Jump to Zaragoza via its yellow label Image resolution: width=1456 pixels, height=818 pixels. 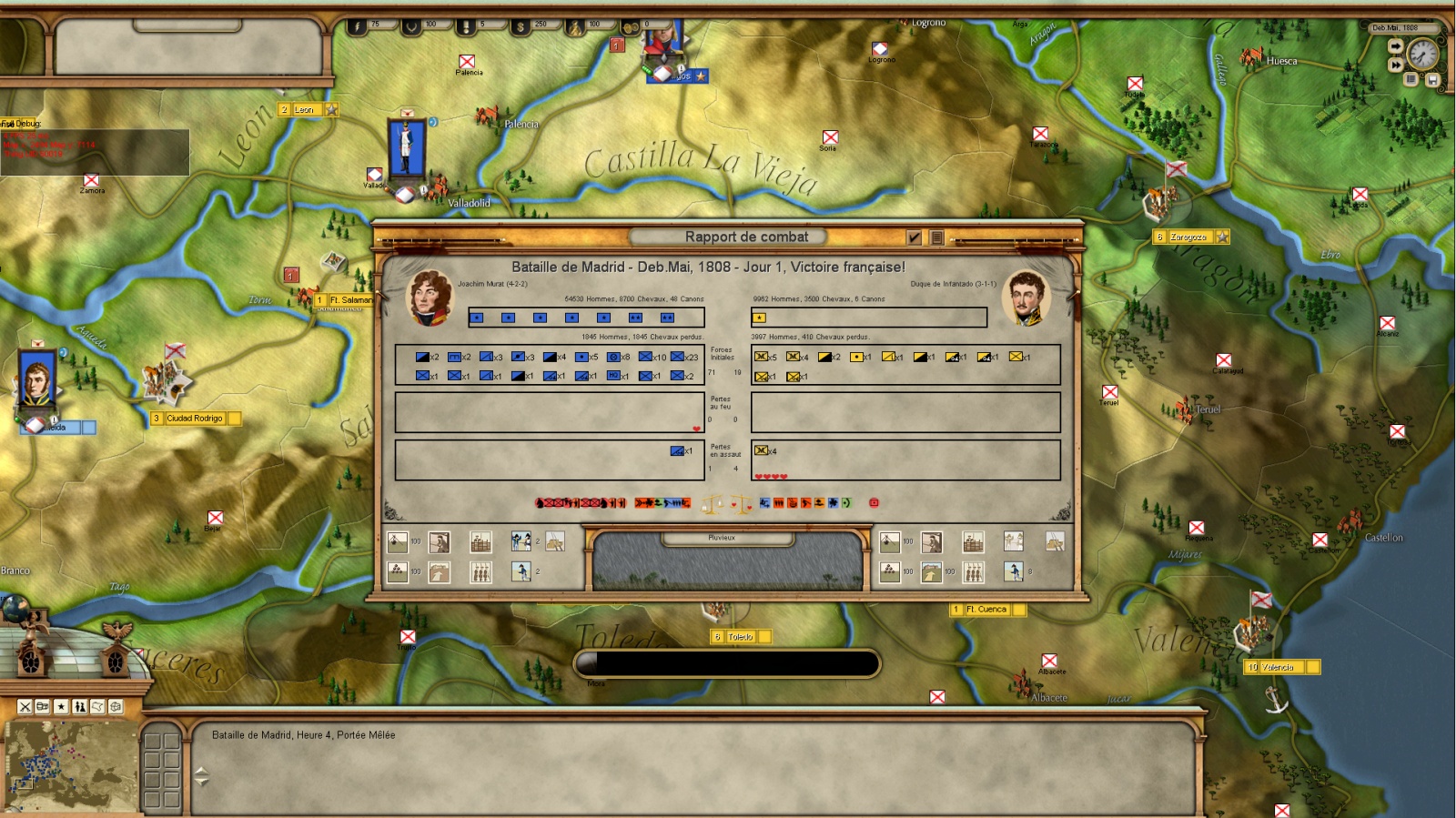pos(1188,237)
